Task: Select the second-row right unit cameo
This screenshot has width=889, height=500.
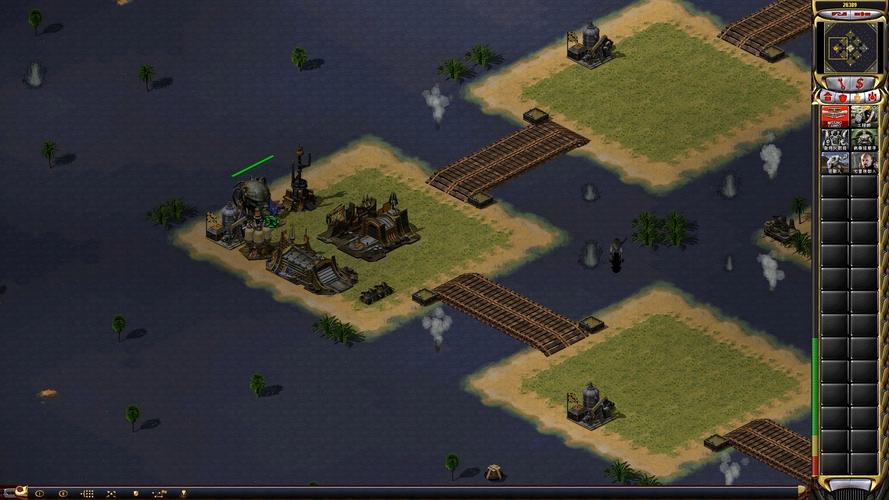Action: (x=864, y=139)
